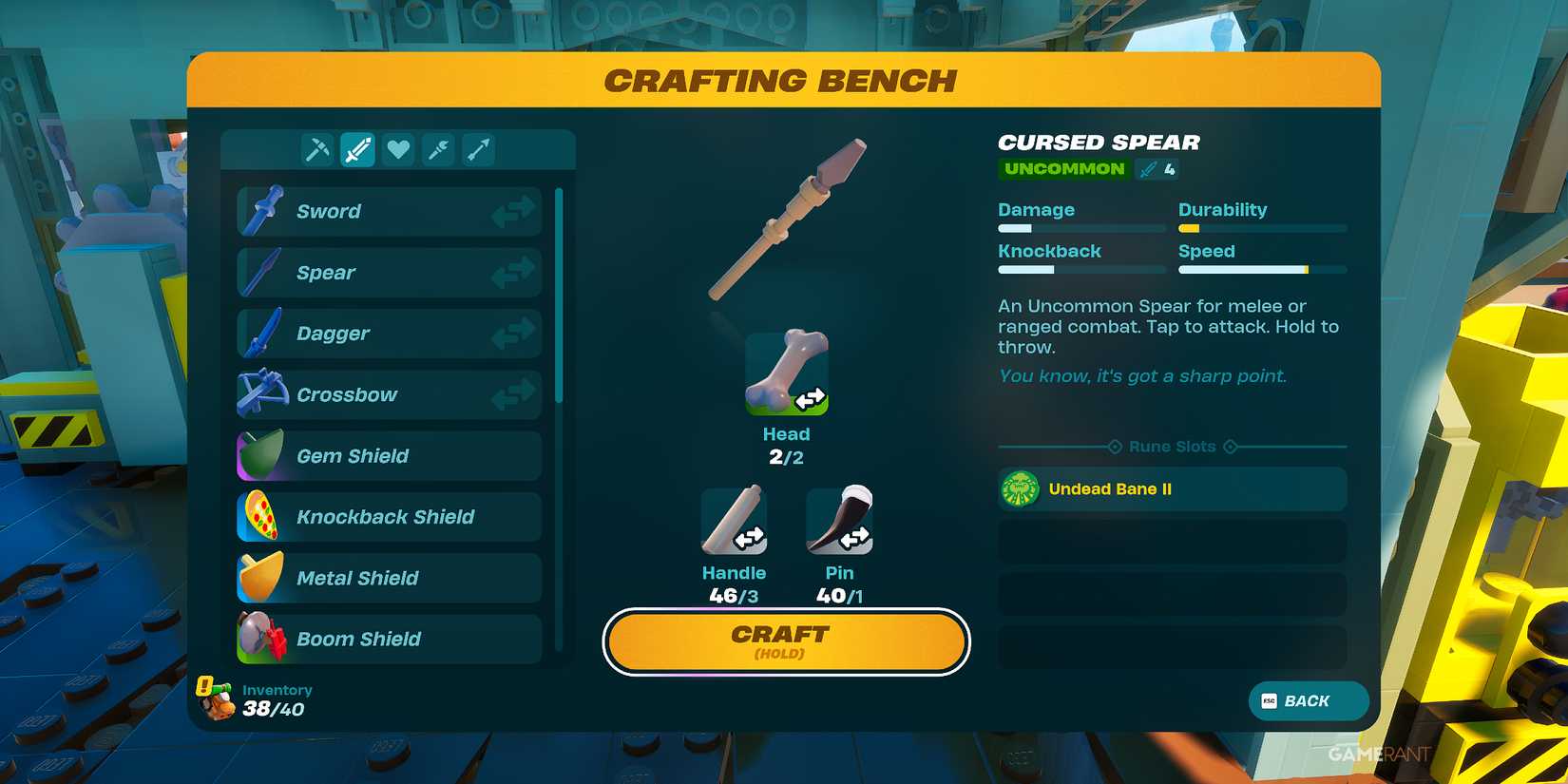Select the torch utility category icon
The height and width of the screenshot is (784, 1568).
click(437, 149)
